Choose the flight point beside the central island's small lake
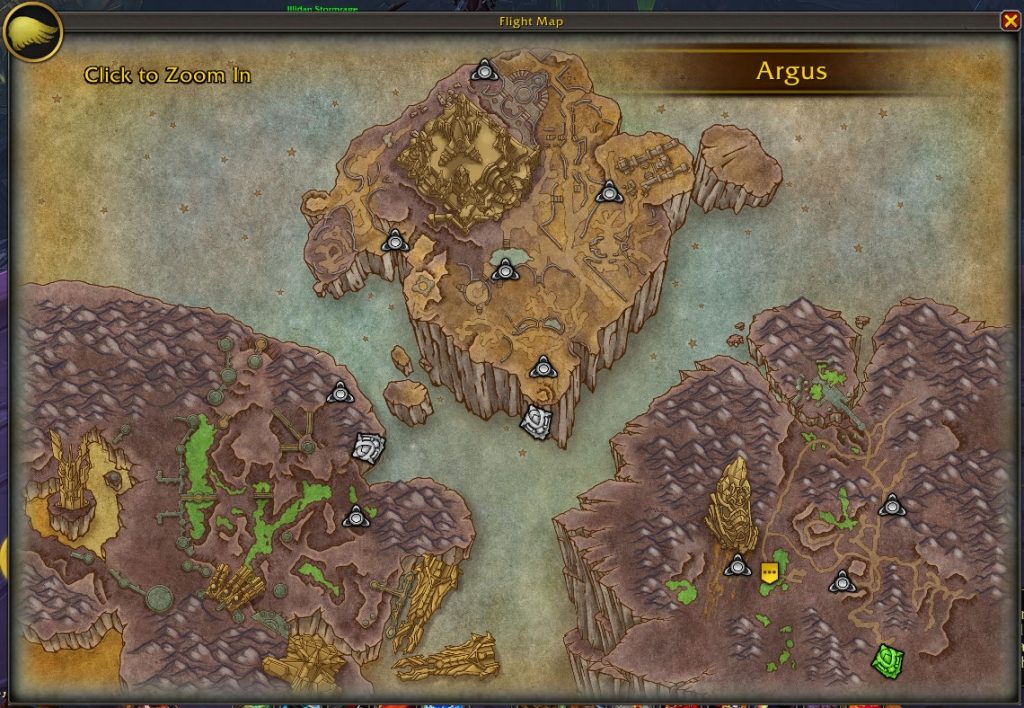This screenshot has height=708, width=1024. pos(505,269)
